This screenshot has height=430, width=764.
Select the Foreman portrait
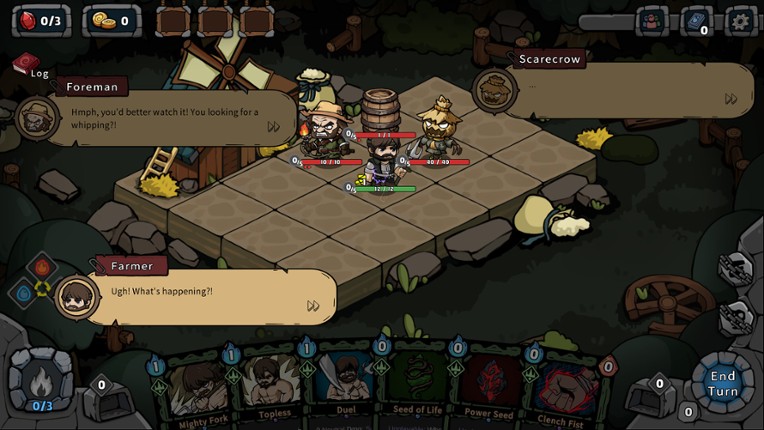point(38,116)
